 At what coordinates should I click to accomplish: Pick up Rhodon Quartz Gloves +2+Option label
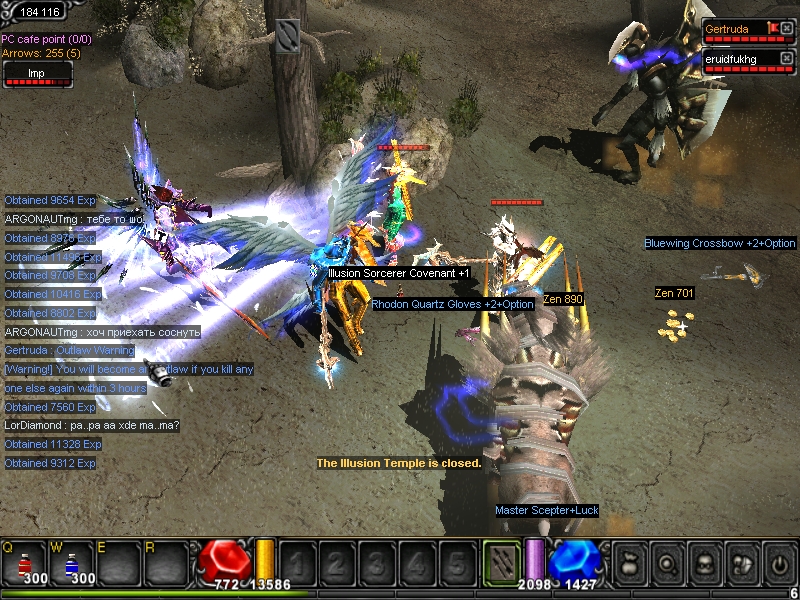pyautogui.click(x=453, y=304)
